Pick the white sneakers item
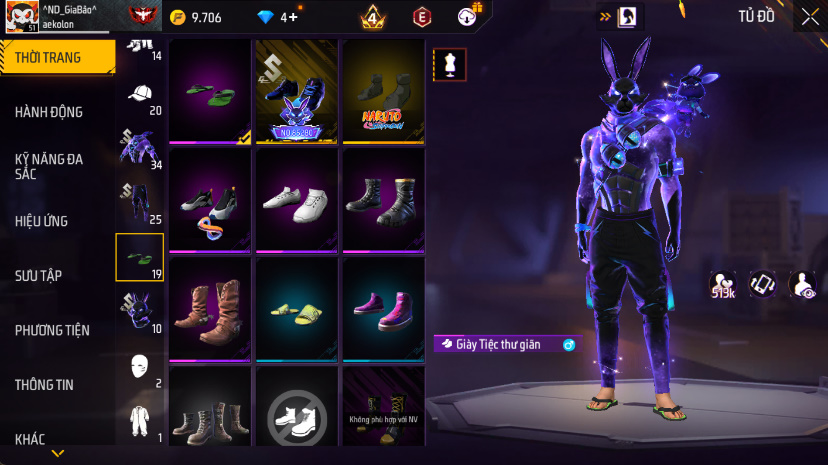828x465 pixels. (297, 200)
